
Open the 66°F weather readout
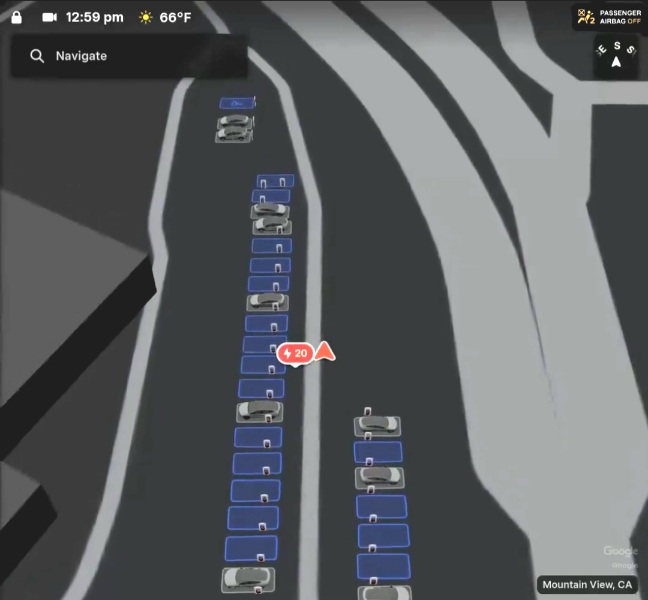165,17
